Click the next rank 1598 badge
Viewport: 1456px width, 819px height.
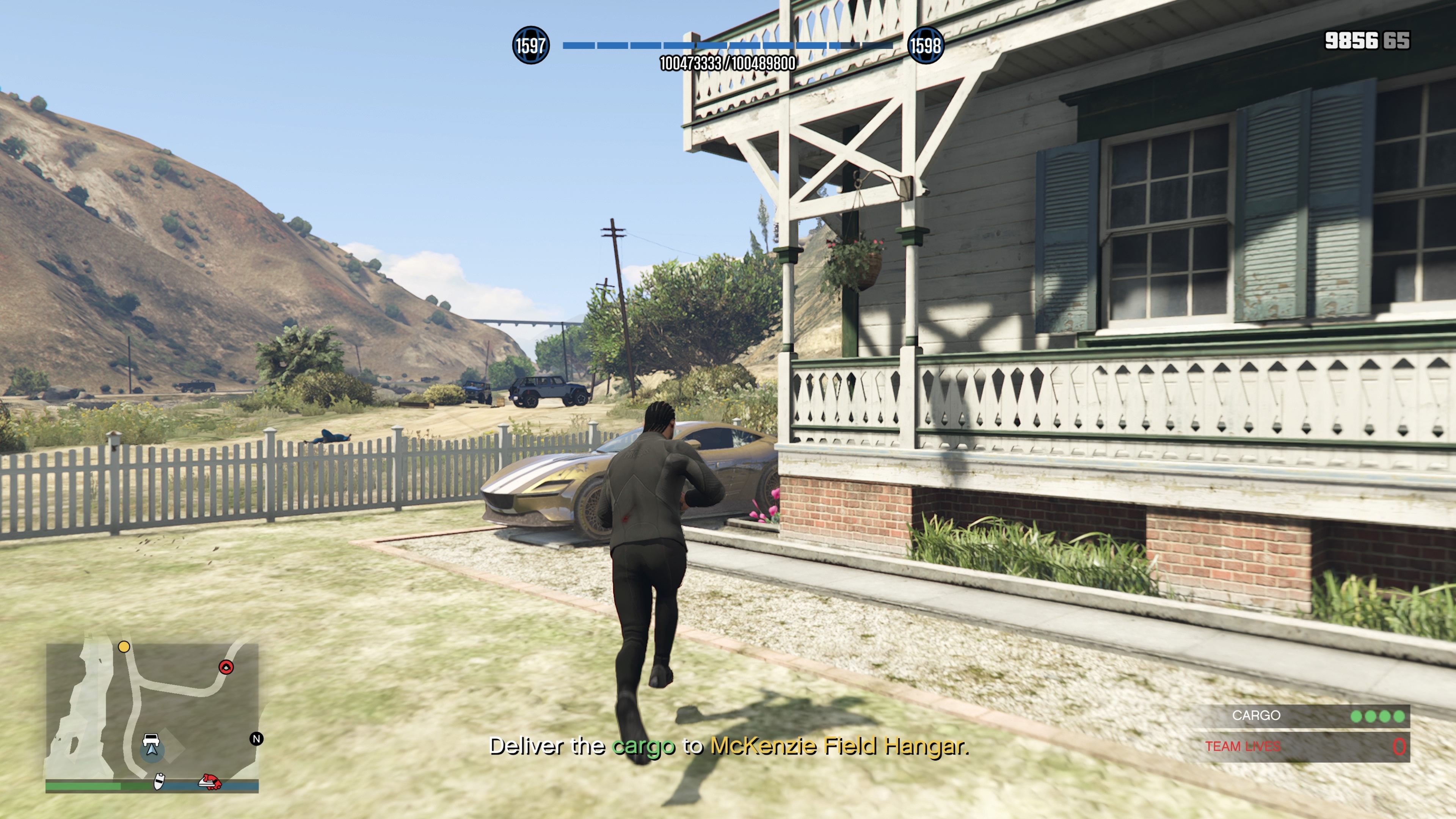point(925,45)
